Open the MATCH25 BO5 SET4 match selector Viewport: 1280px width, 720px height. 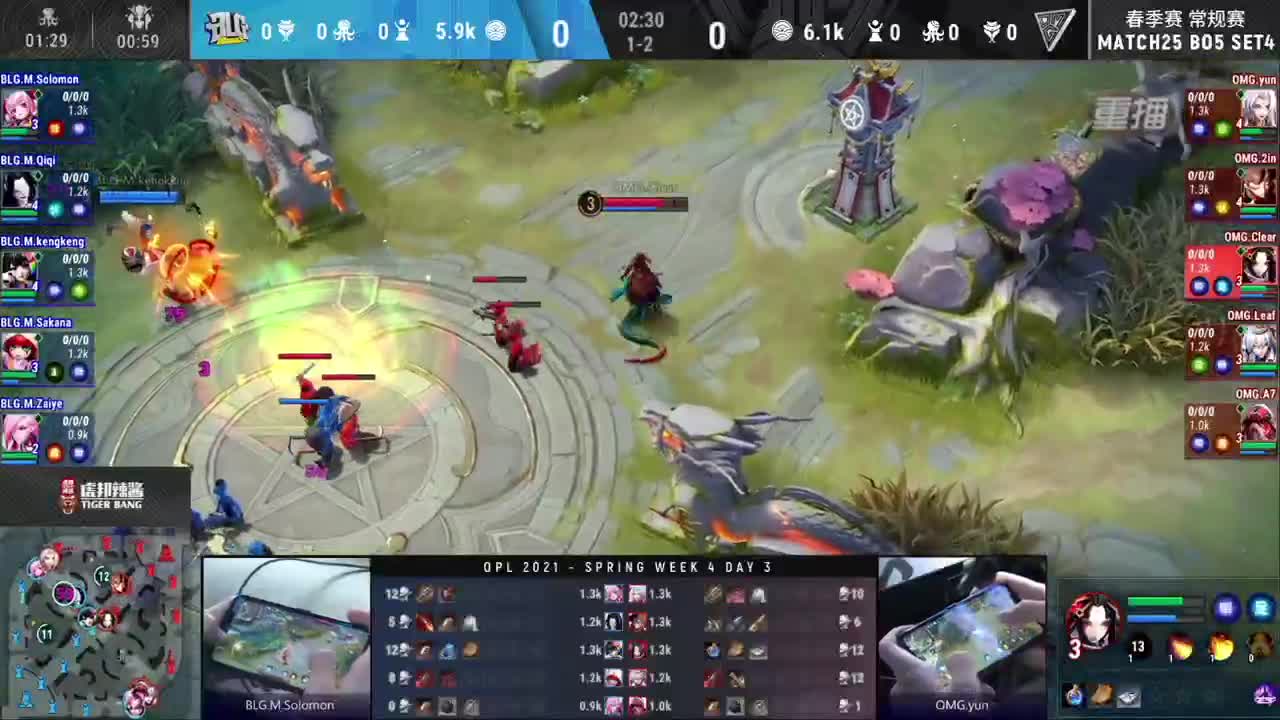(x=1183, y=43)
